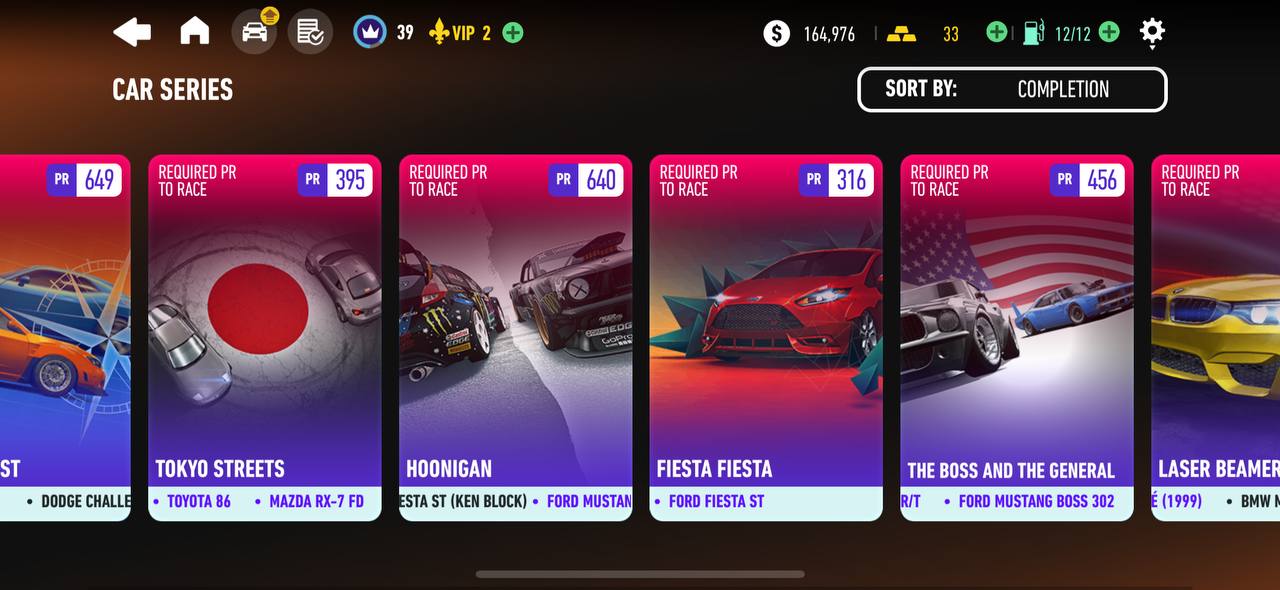1280x590 pixels.
Task: Tap the green plus beside VIP 2
Action: [513, 33]
